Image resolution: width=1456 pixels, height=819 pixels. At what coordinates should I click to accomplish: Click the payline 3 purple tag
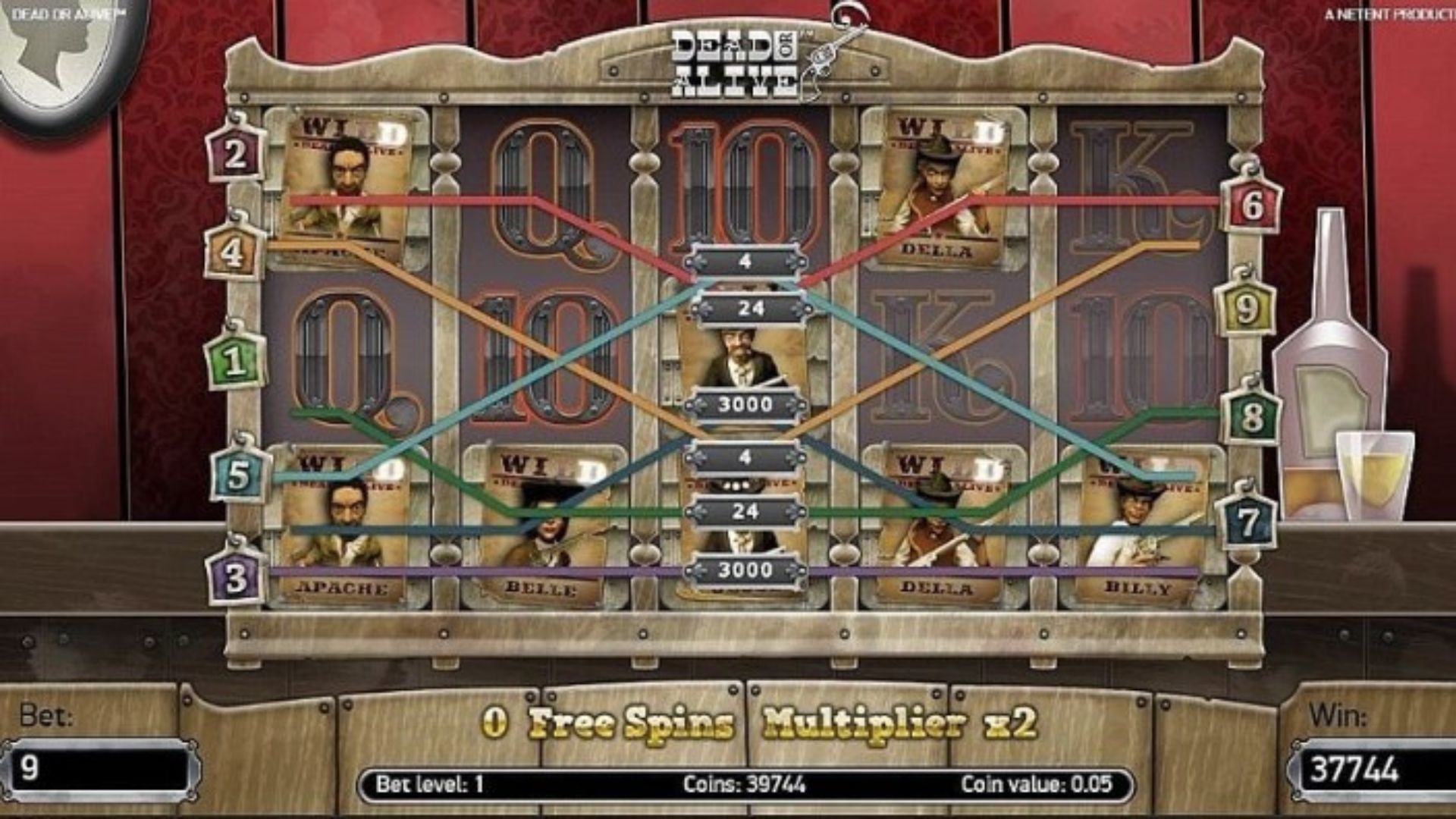235,578
